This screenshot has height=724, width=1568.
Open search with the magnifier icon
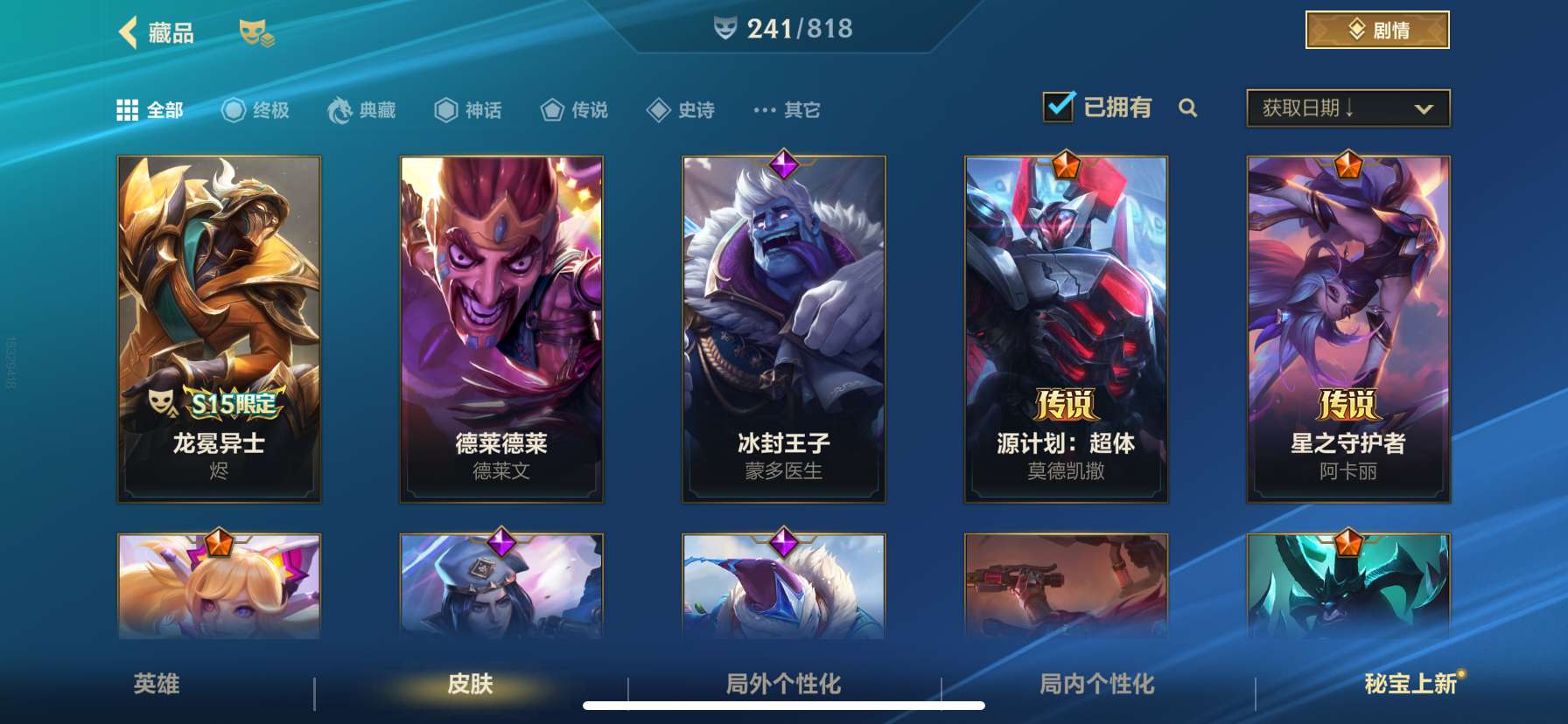point(1188,109)
